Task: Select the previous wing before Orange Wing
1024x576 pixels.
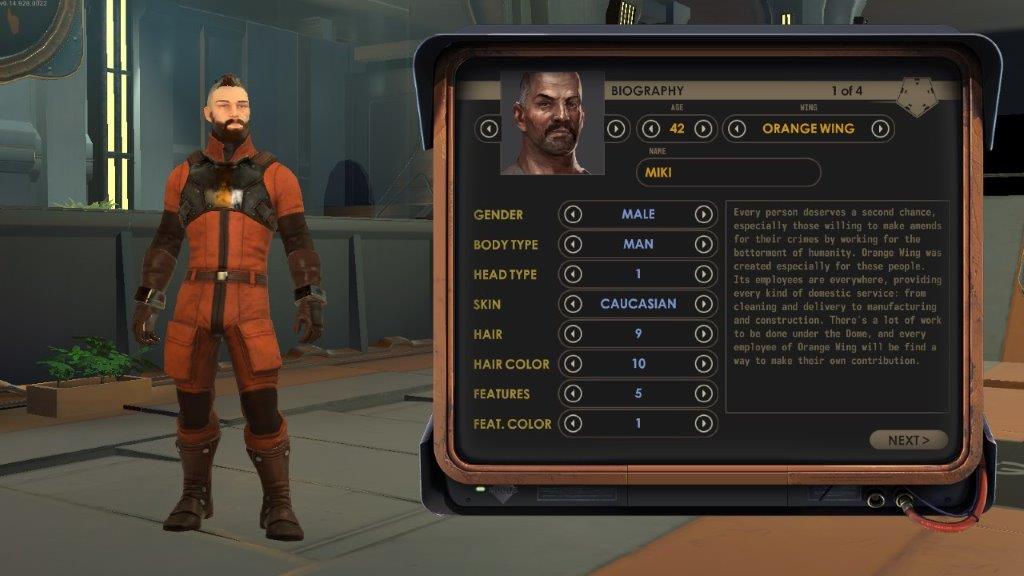Action: coord(738,129)
